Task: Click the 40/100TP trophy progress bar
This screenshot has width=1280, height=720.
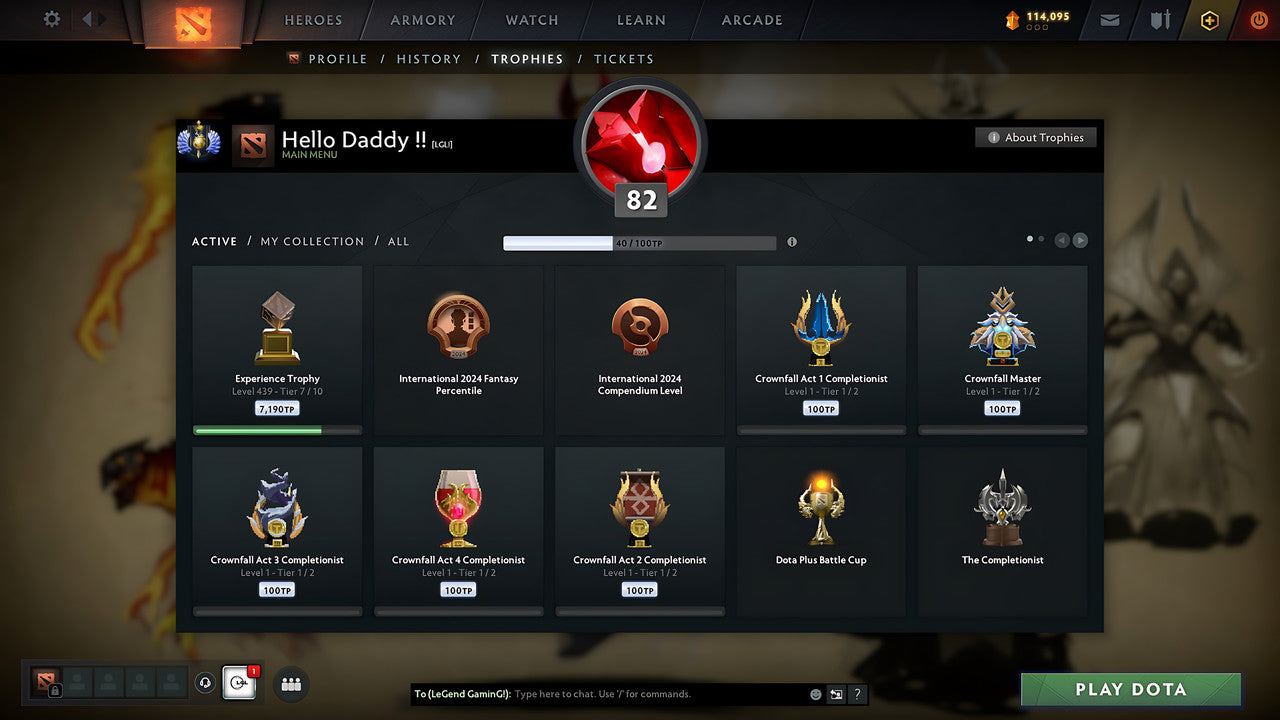Action: click(x=640, y=242)
